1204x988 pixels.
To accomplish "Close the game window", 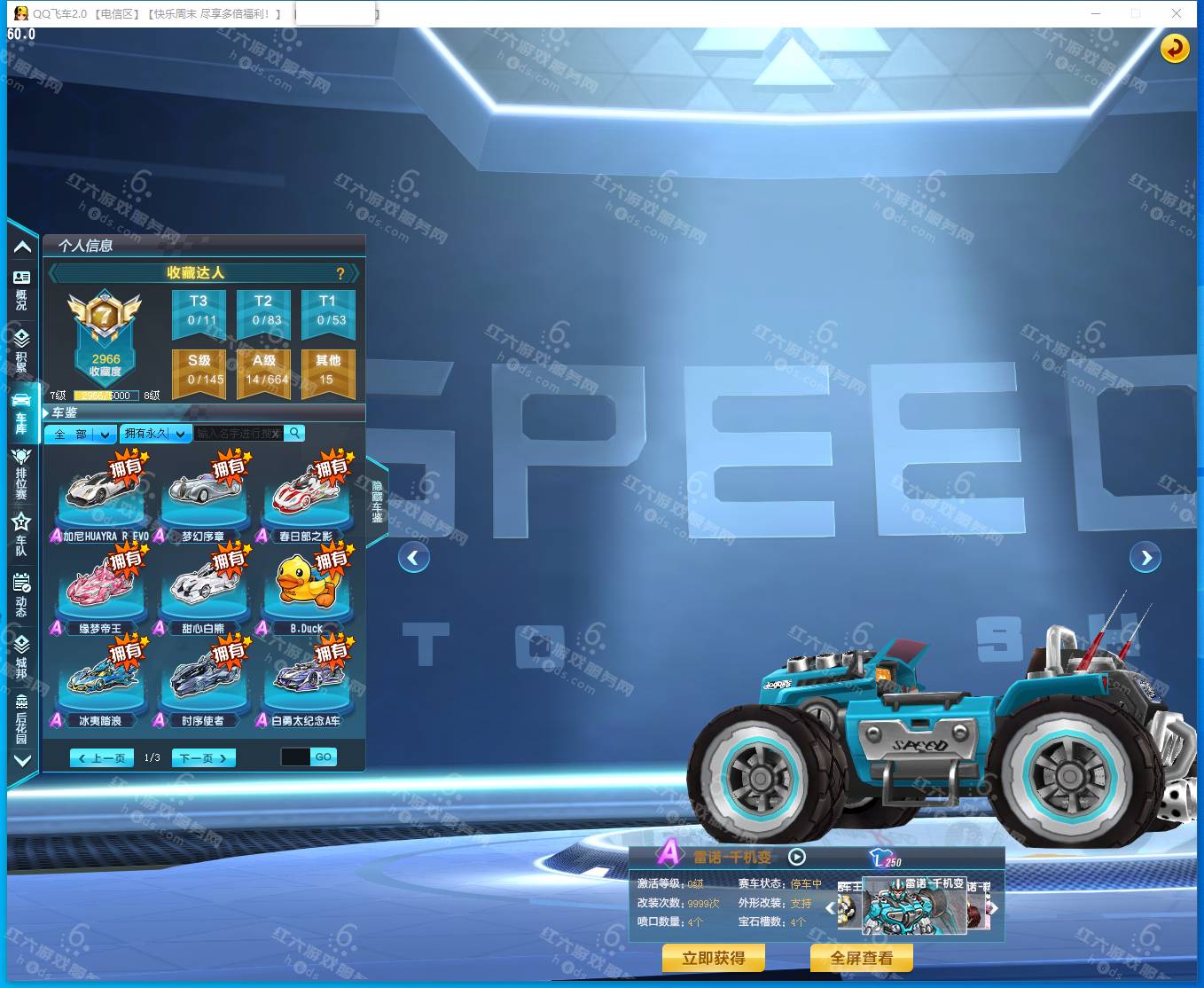I will 1177,13.
